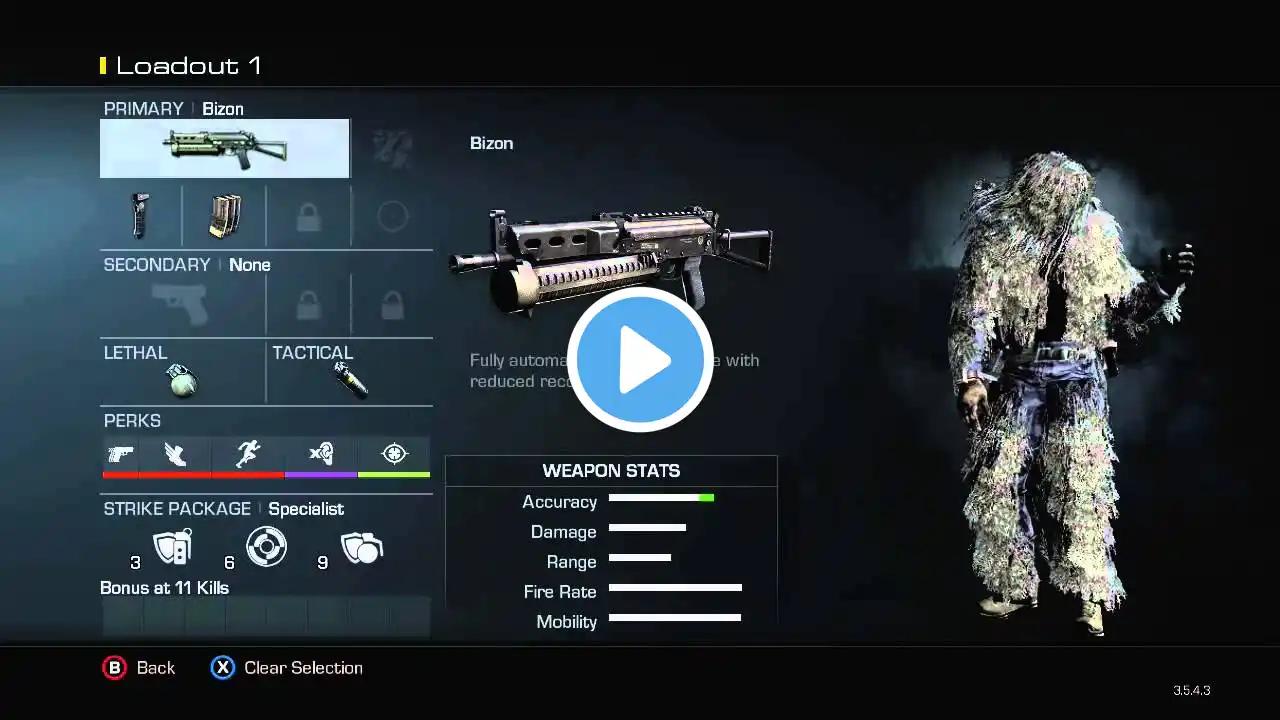
Task: Open the 9-kill strike package perk
Action: [x=361, y=547]
